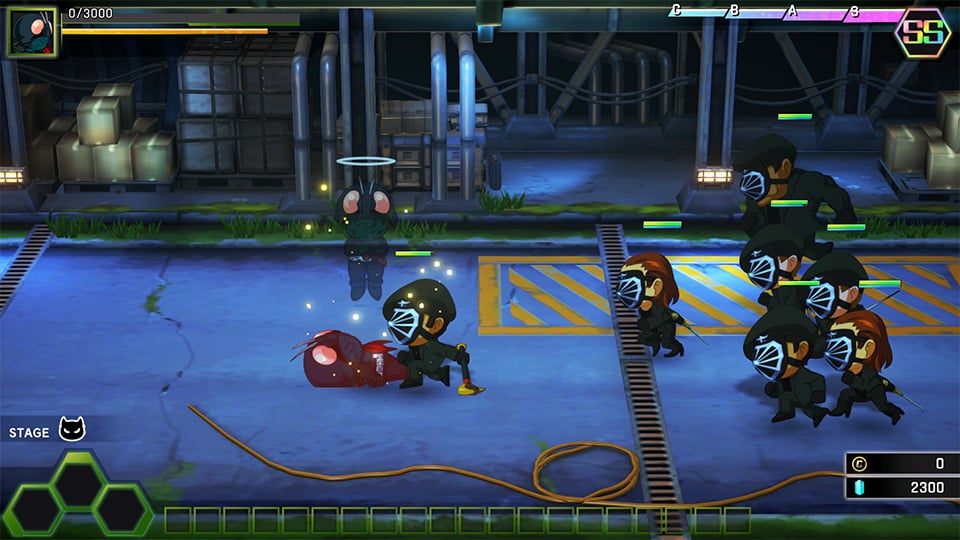Click the black cat stage icon
Screen dimensions: 960x540
pyautogui.click(x=73, y=431)
